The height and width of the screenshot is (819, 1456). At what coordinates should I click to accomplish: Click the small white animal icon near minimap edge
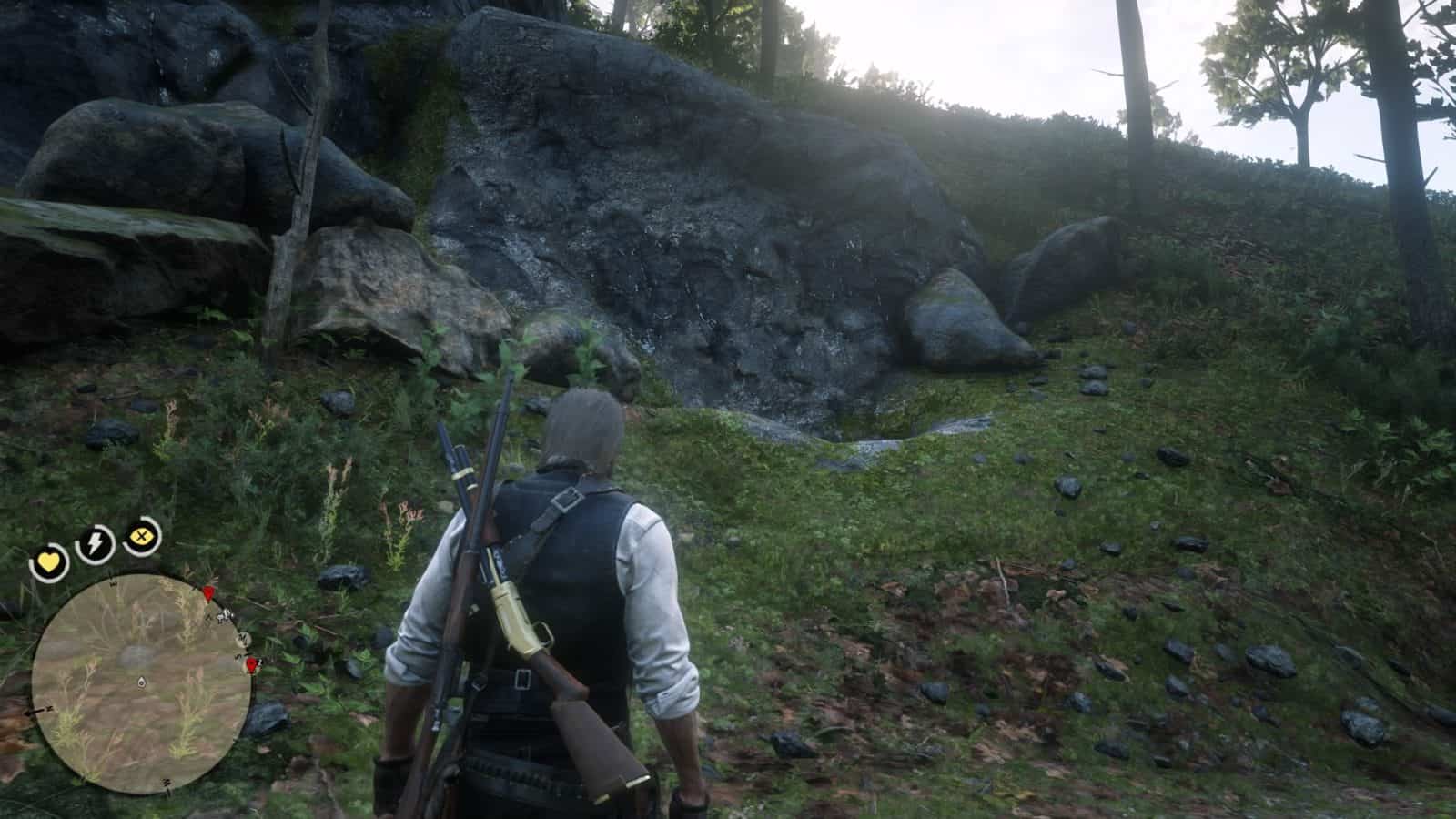tap(222, 617)
